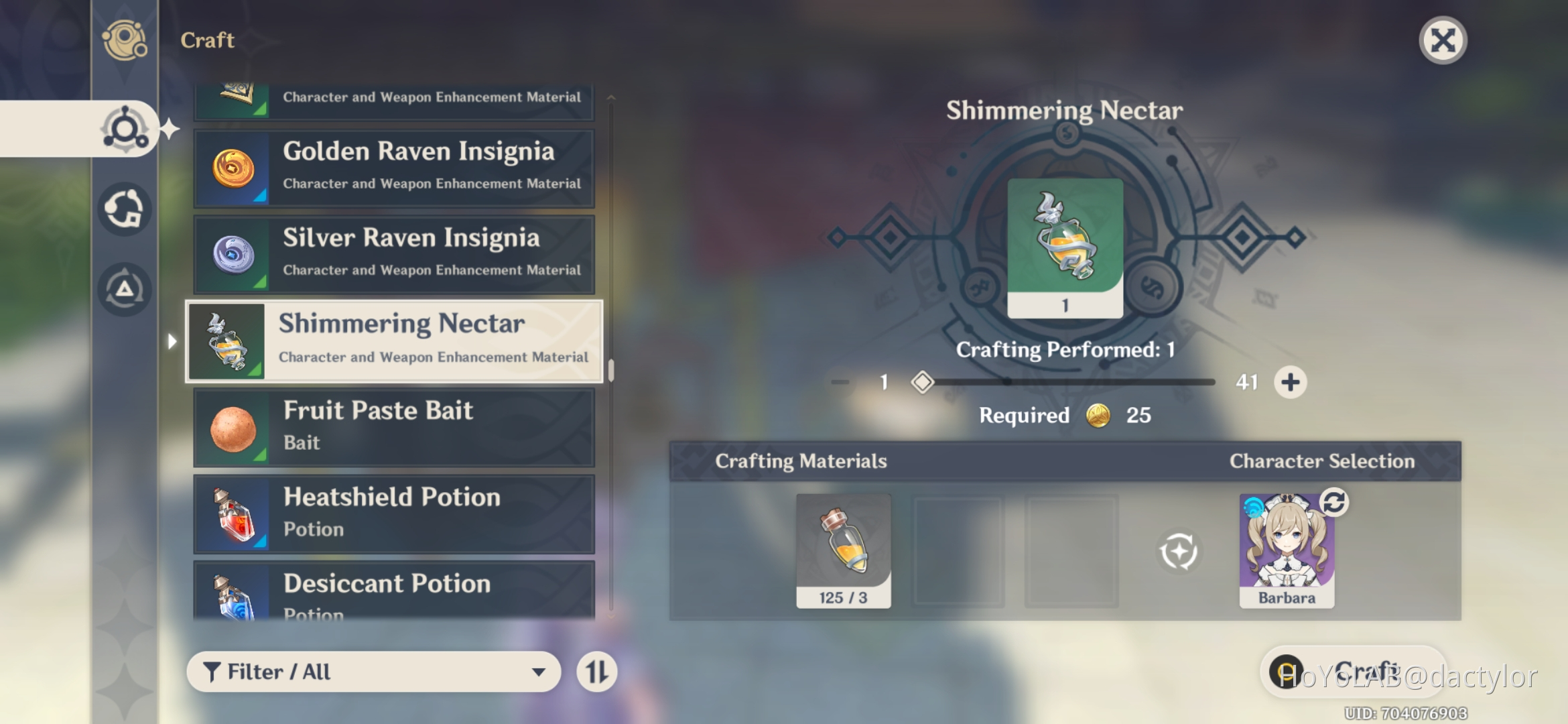This screenshot has height=724, width=1568.
Task: Select Golden Raven Insignia recipe
Action: [394, 166]
